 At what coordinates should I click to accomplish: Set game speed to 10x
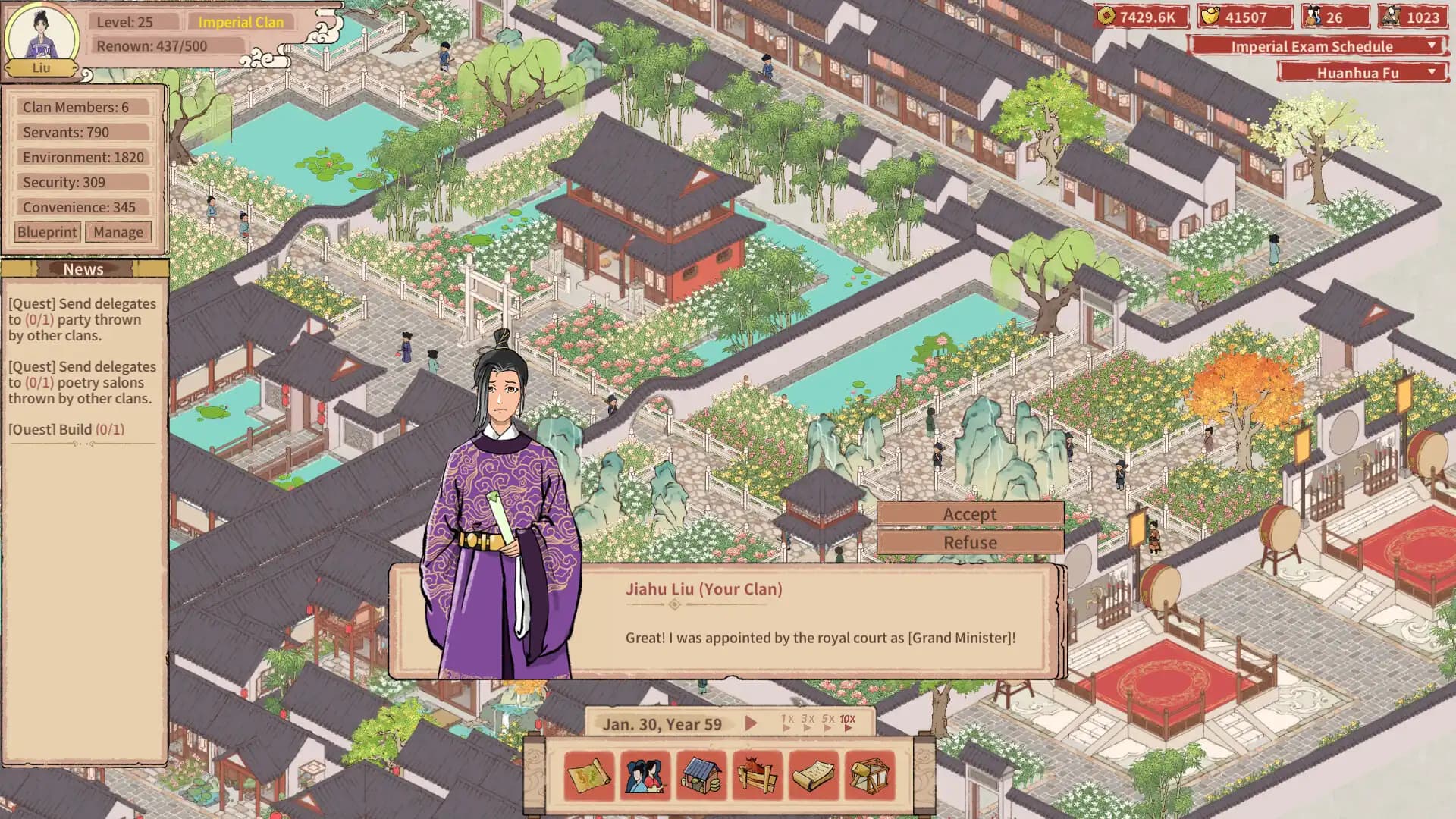point(848,722)
